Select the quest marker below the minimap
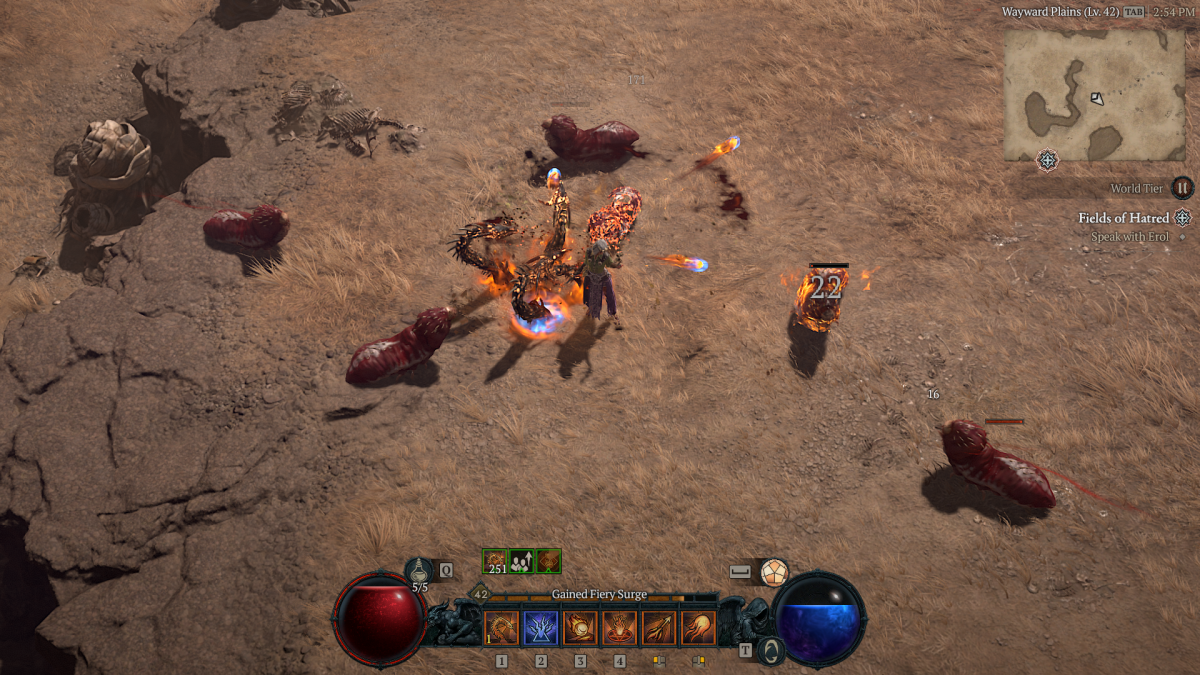The image size is (1200, 675). [1047, 160]
